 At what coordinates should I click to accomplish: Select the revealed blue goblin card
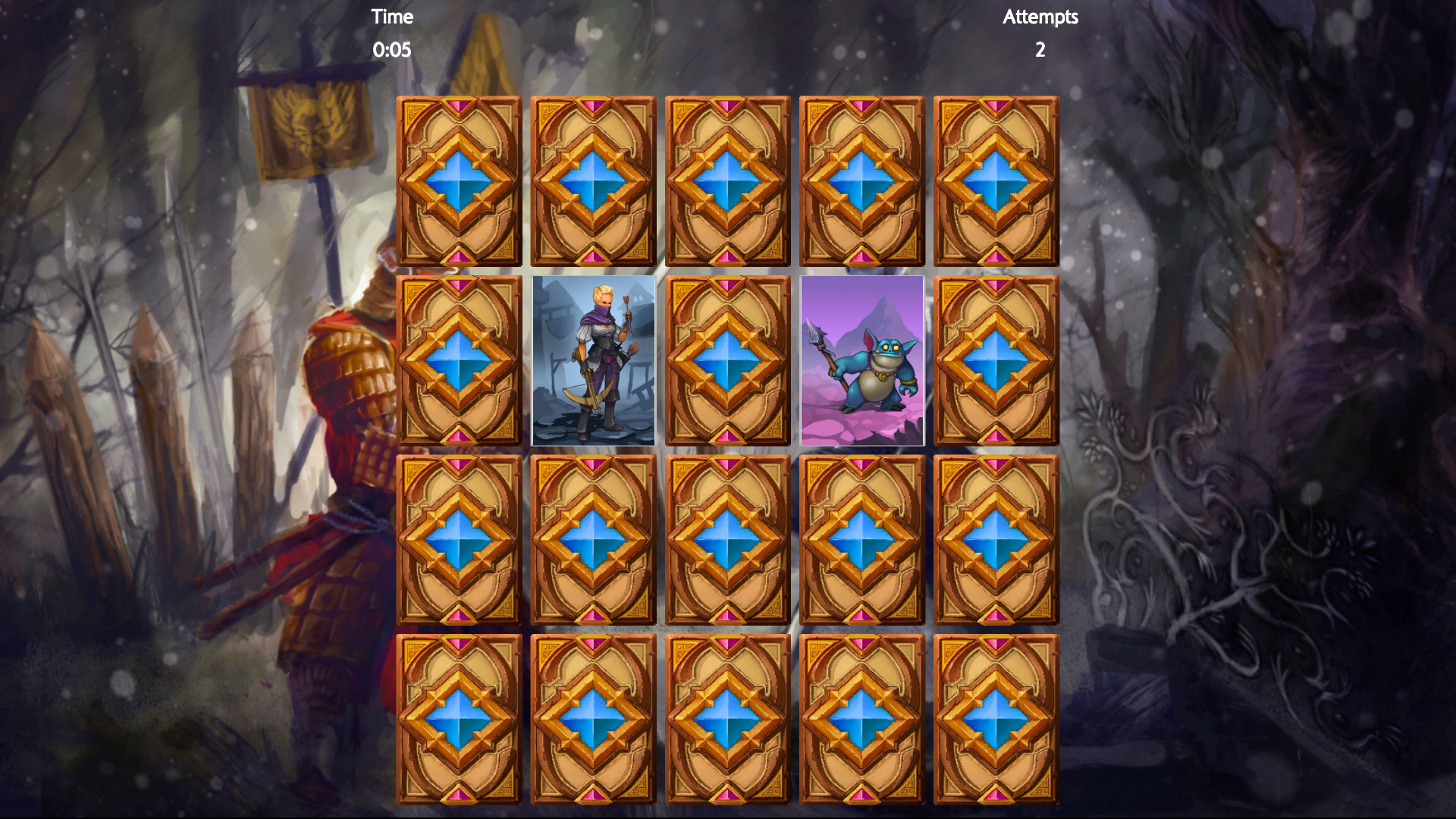point(861,362)
